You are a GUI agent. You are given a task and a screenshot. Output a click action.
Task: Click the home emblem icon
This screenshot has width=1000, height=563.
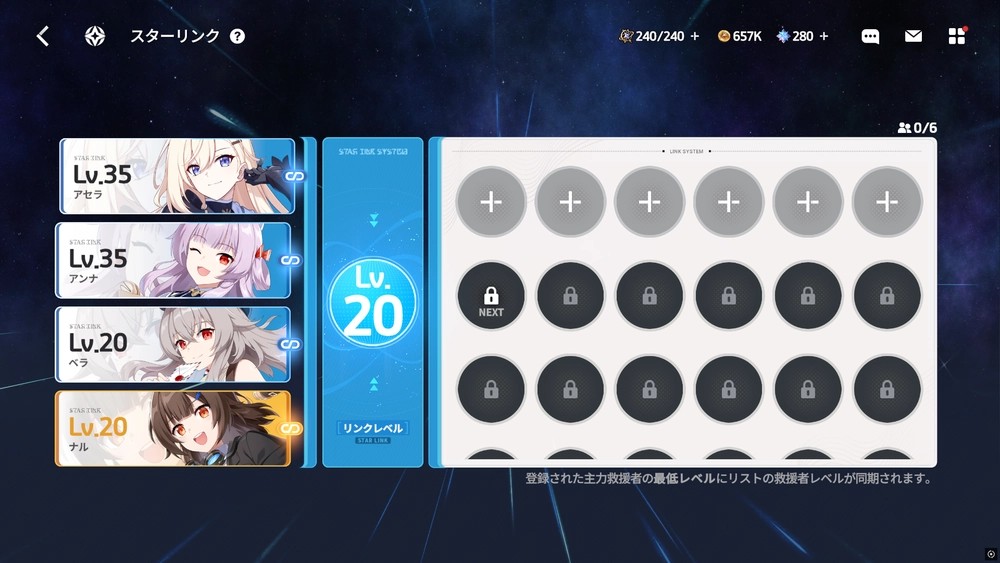(95, 37)
